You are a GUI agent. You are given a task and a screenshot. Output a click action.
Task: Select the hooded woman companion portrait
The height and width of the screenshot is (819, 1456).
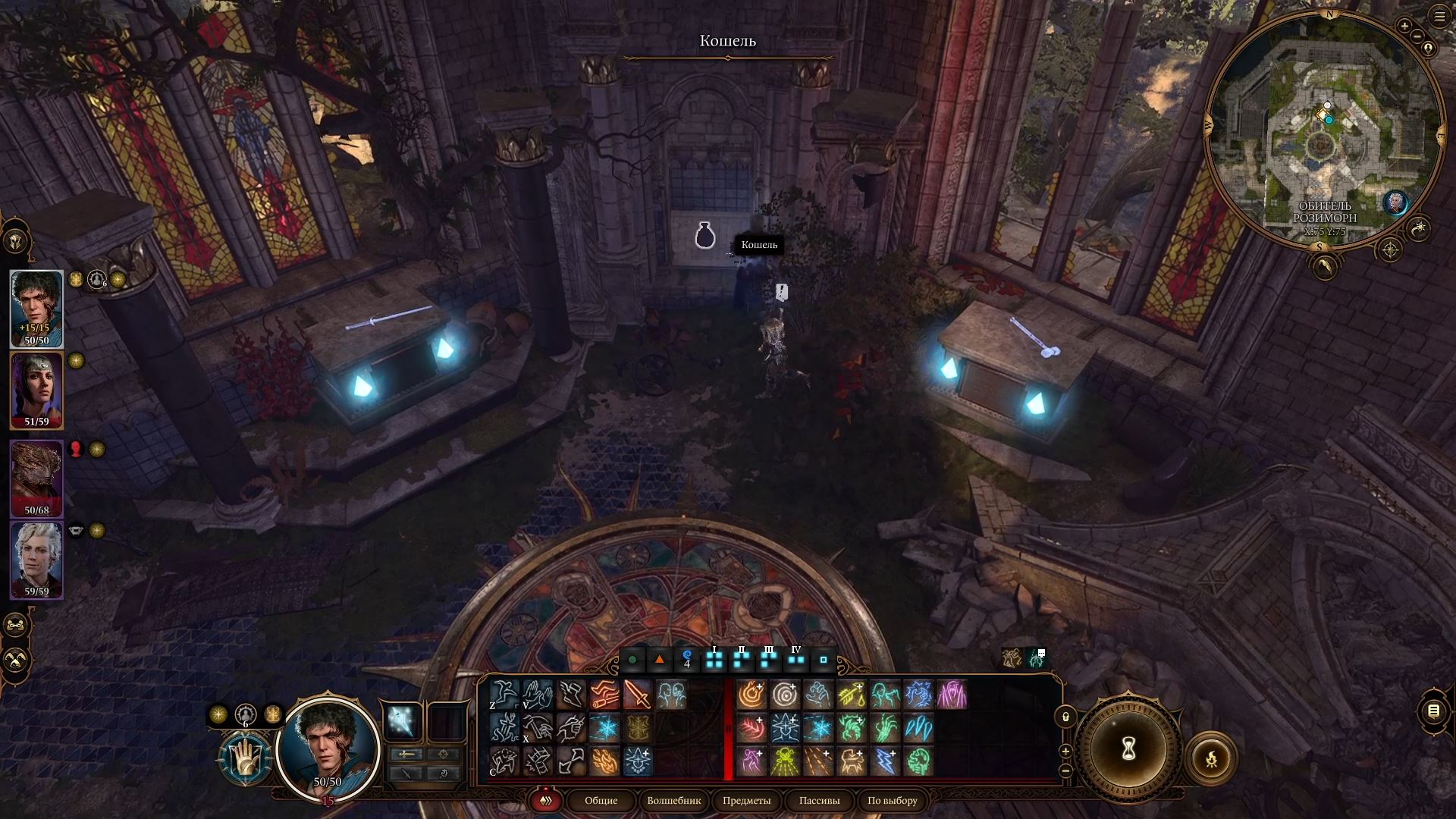(x=36, y=388)
